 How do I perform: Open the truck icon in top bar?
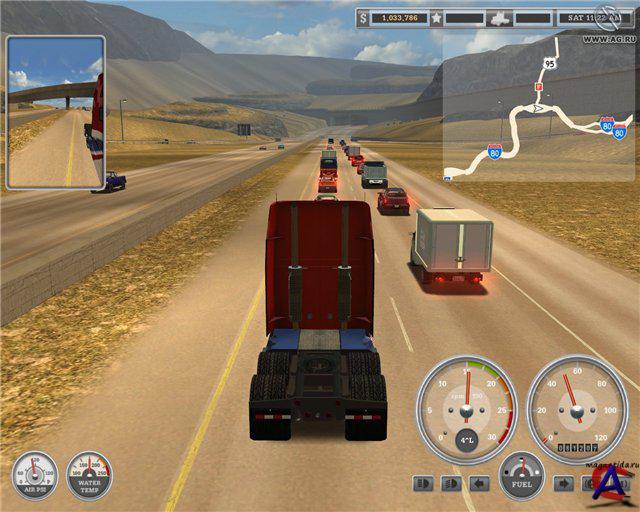(502, 18)
